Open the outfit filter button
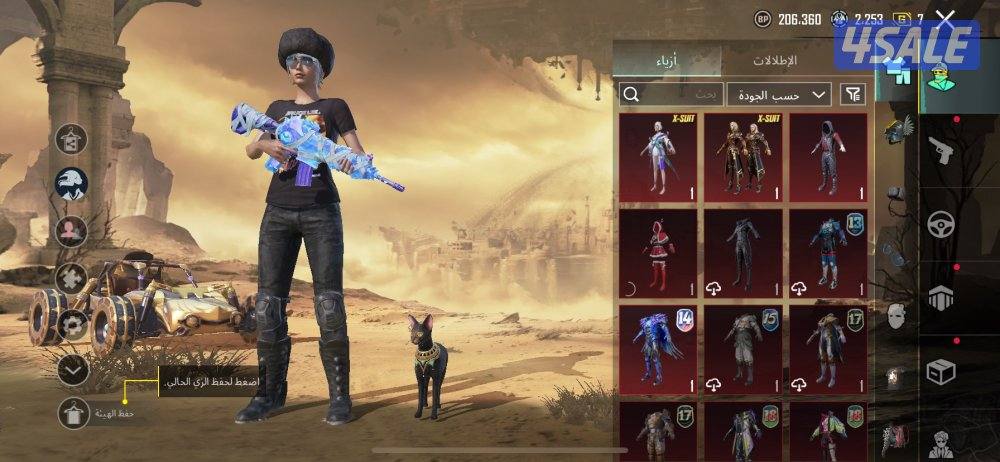The width and height of the screenshot is (1000, 462). coord(852,94)
